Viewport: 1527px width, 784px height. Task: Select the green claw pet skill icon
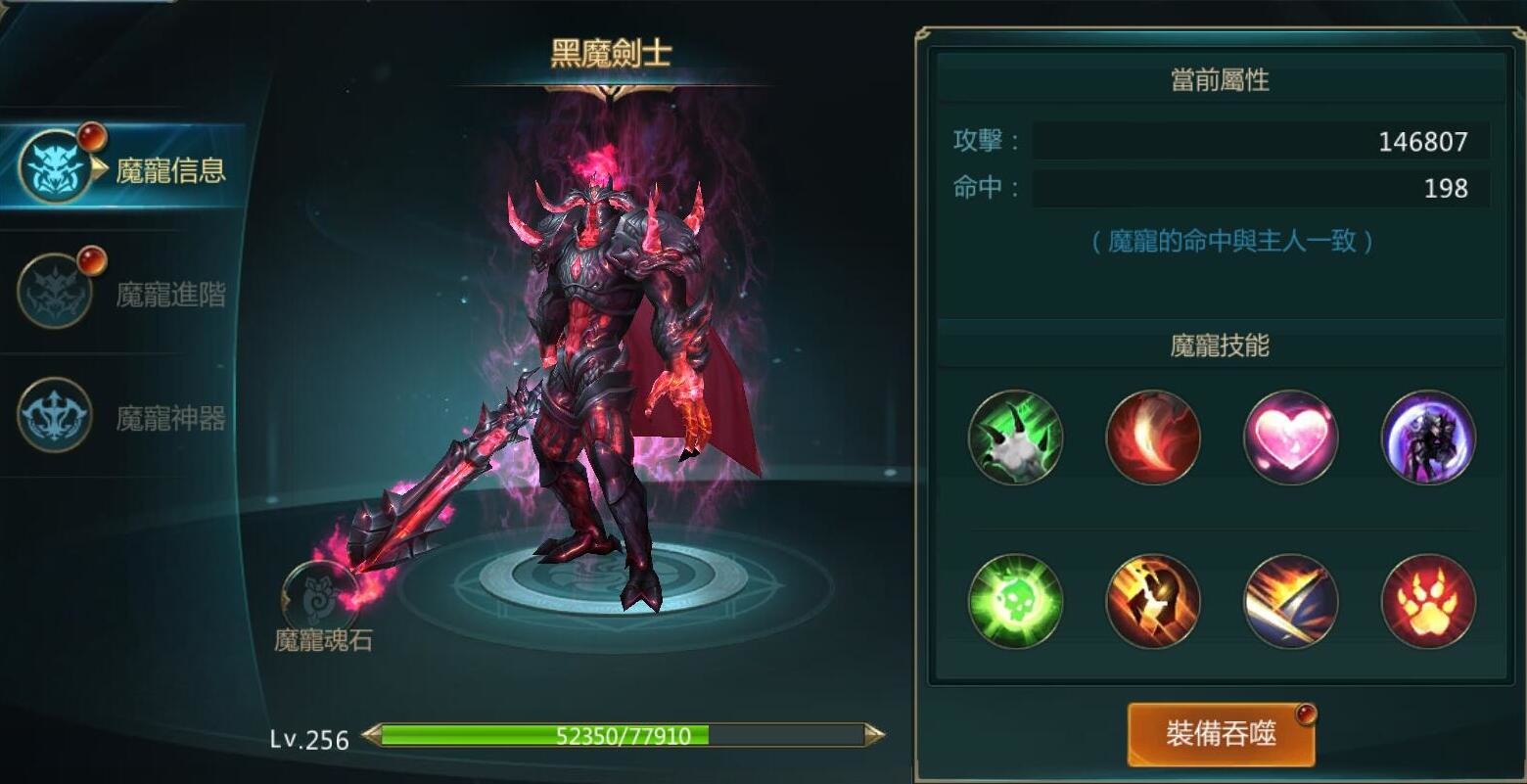(1014, 438)
